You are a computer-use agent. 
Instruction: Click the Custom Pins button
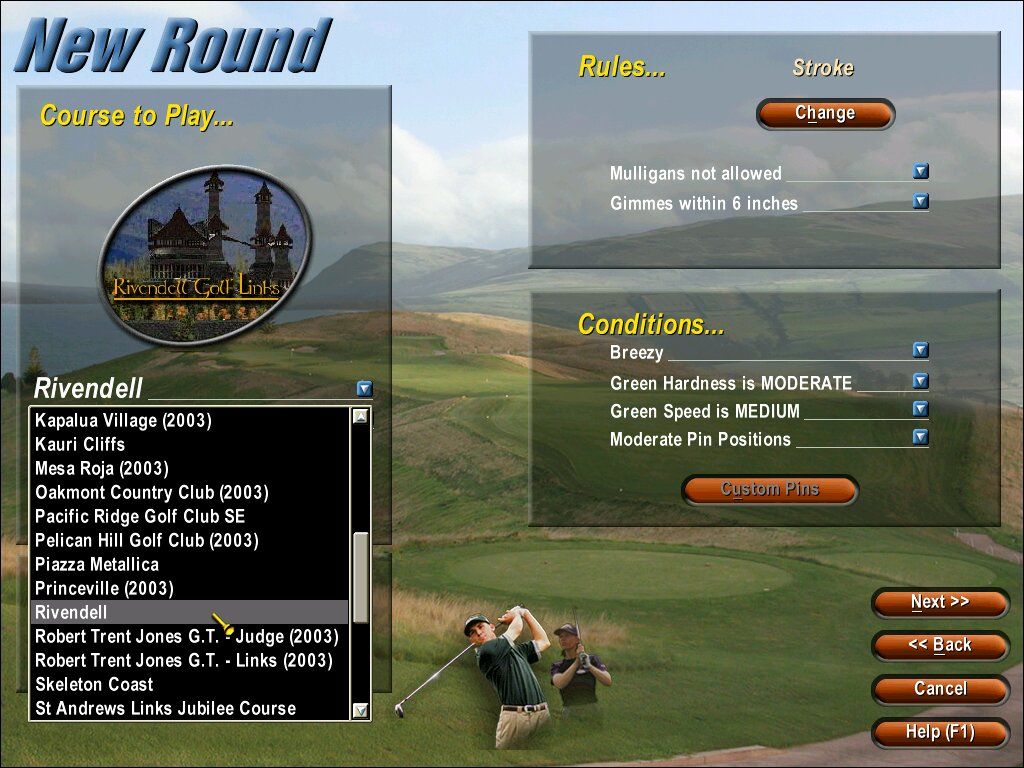770,490
